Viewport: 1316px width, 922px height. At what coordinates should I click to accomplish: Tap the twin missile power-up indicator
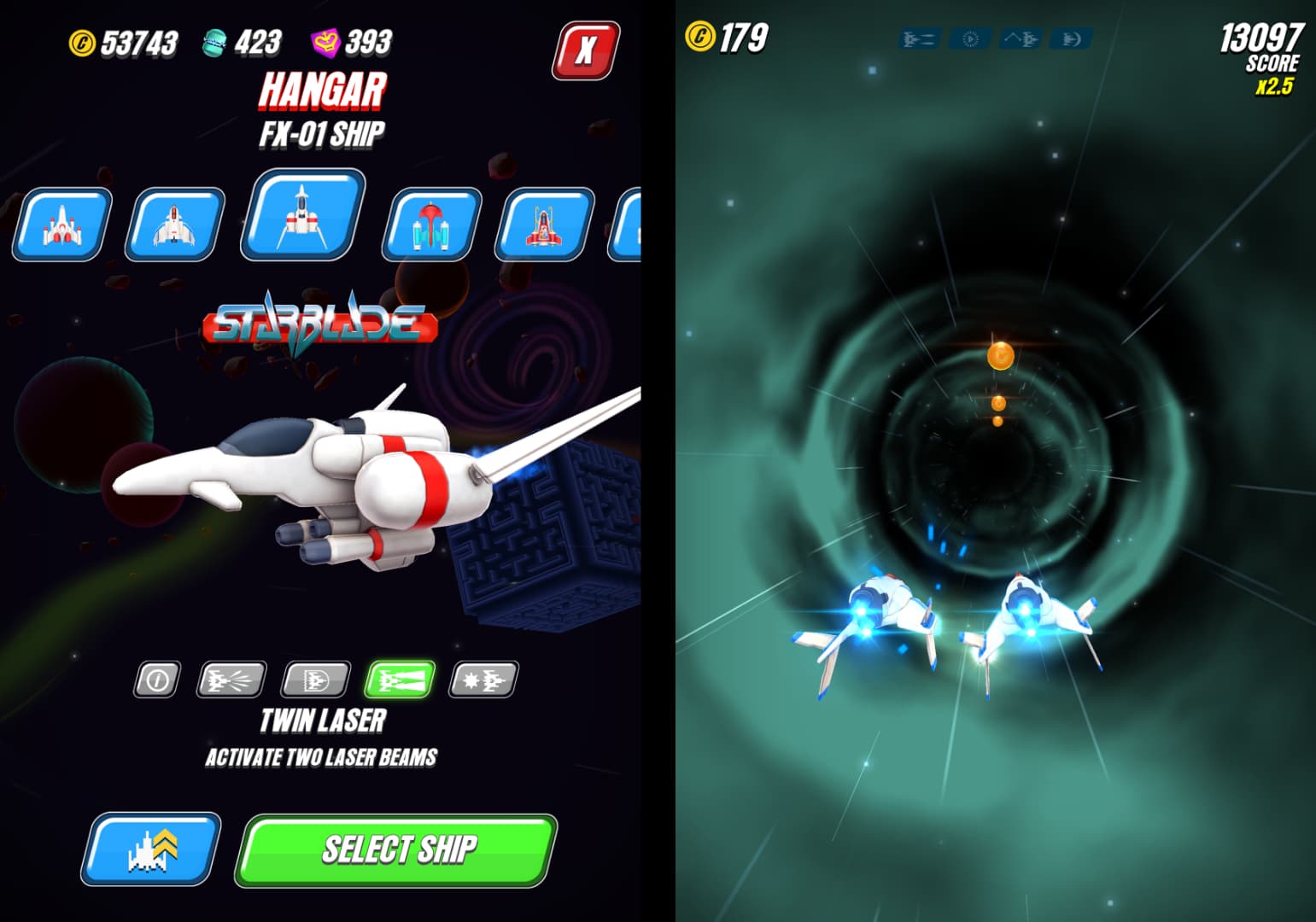pos(919,39)
